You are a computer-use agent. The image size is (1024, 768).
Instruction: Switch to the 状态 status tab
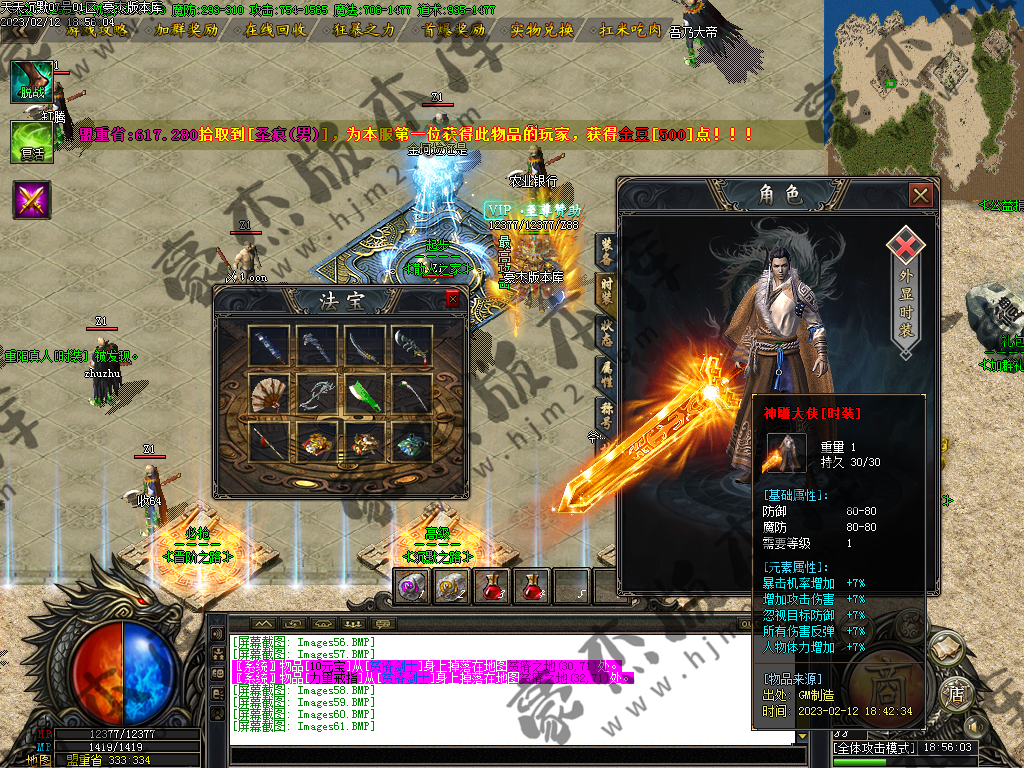pyautogui.click(x=606, y=332)
